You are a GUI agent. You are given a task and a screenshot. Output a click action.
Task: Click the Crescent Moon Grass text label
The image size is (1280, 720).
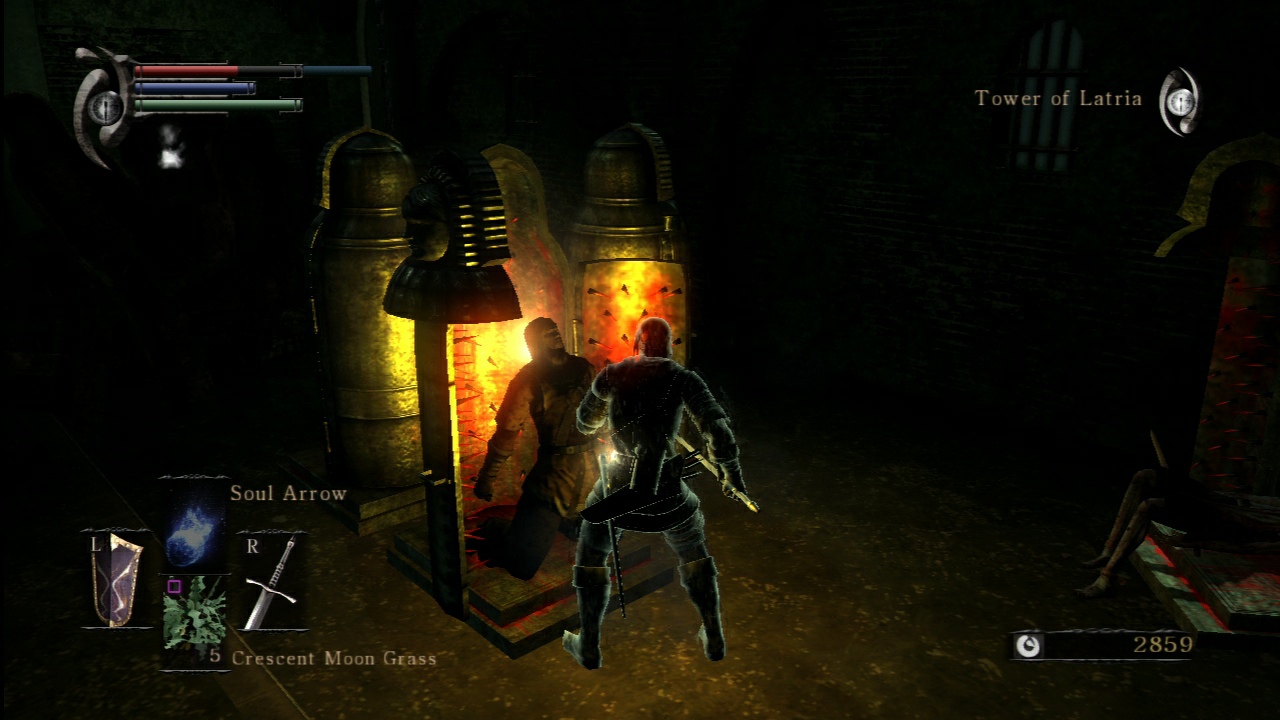tap(334, 658)
